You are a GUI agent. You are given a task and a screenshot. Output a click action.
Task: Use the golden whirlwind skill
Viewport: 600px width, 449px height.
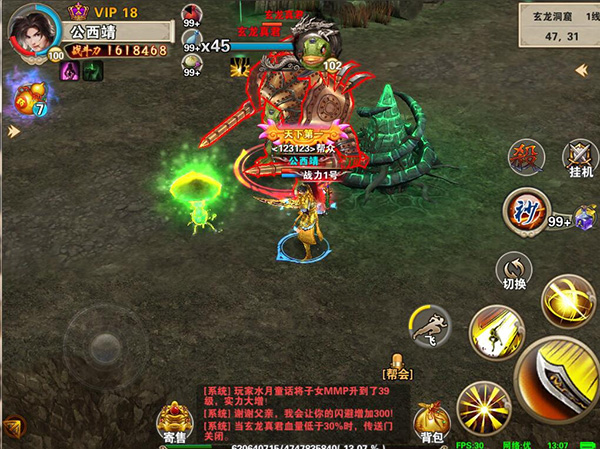pyautogui.click(x=567, y=299)
